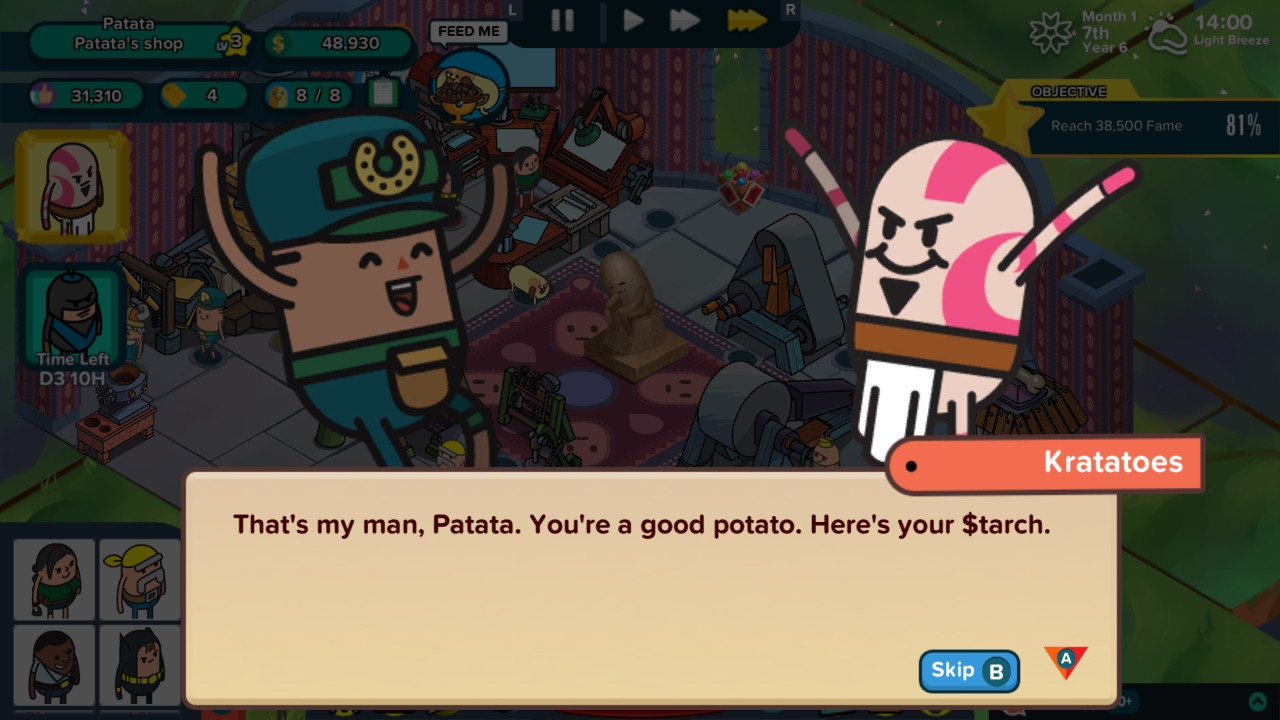Activate the triple fast-forward speed
This screenshot has height=720, width=1280.
tap(746, 20)
